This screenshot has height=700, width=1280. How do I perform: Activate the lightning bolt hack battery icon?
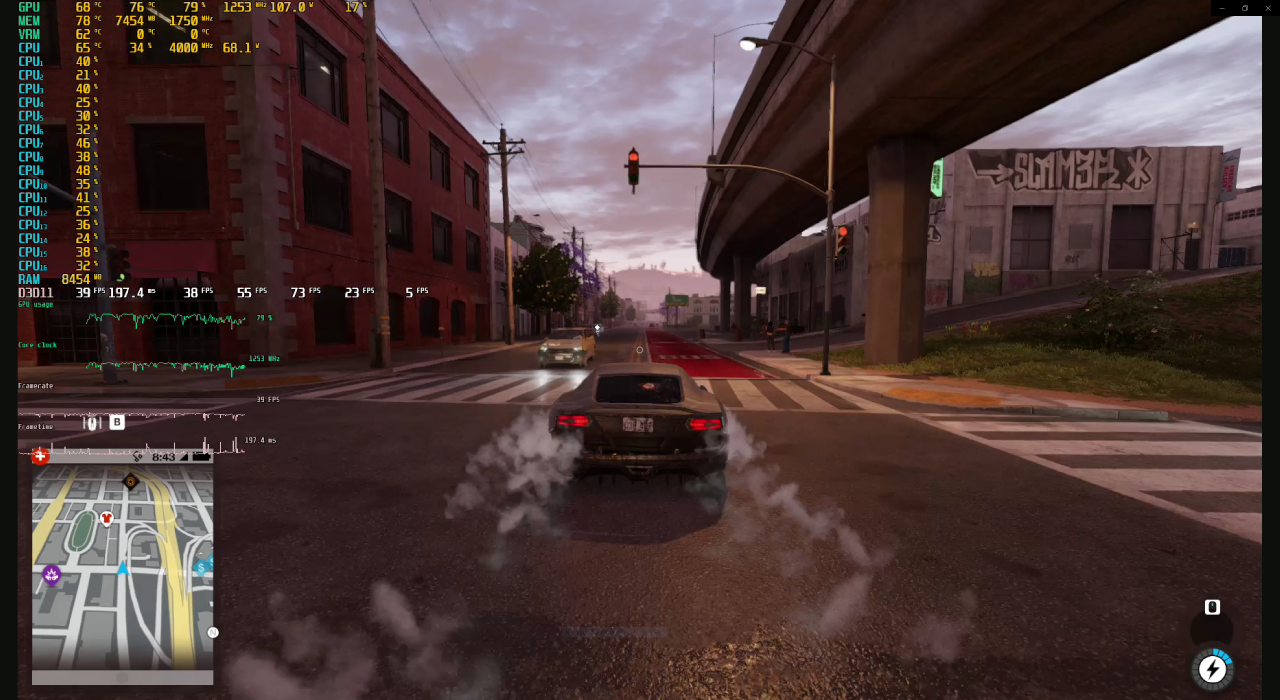pos(1212,668)
